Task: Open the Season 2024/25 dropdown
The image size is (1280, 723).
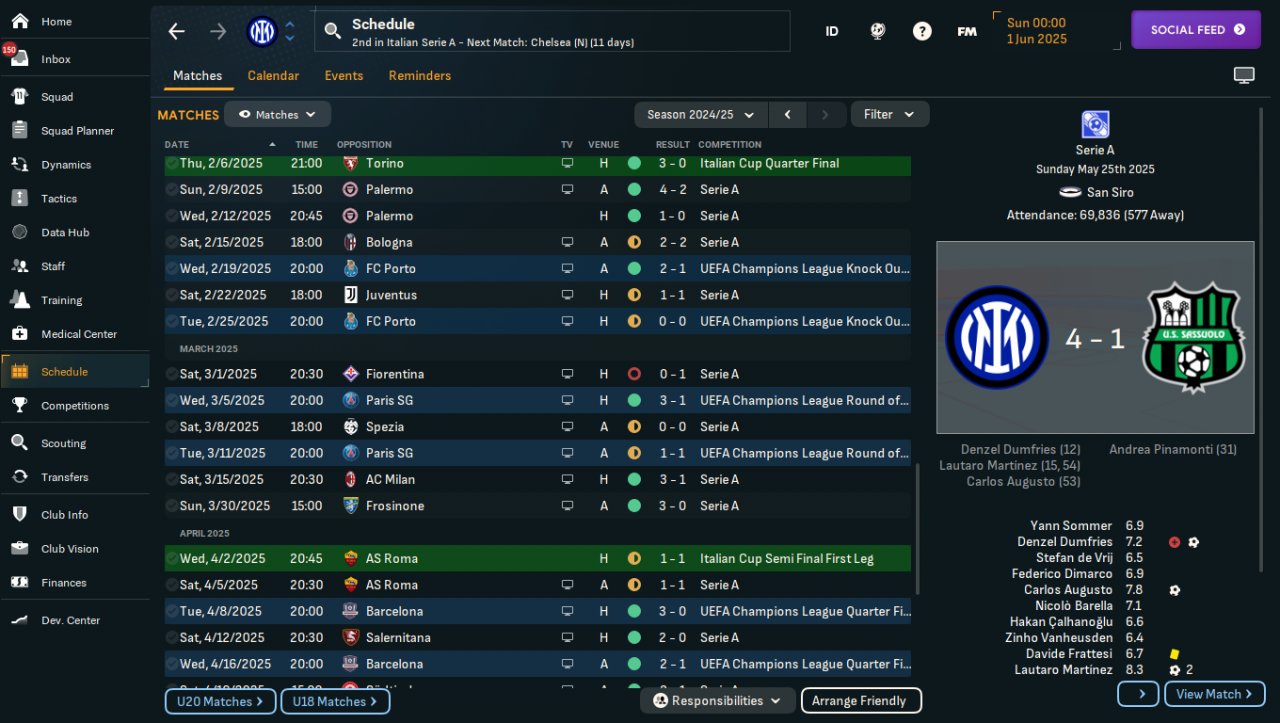Action: [x=701, y=115]
